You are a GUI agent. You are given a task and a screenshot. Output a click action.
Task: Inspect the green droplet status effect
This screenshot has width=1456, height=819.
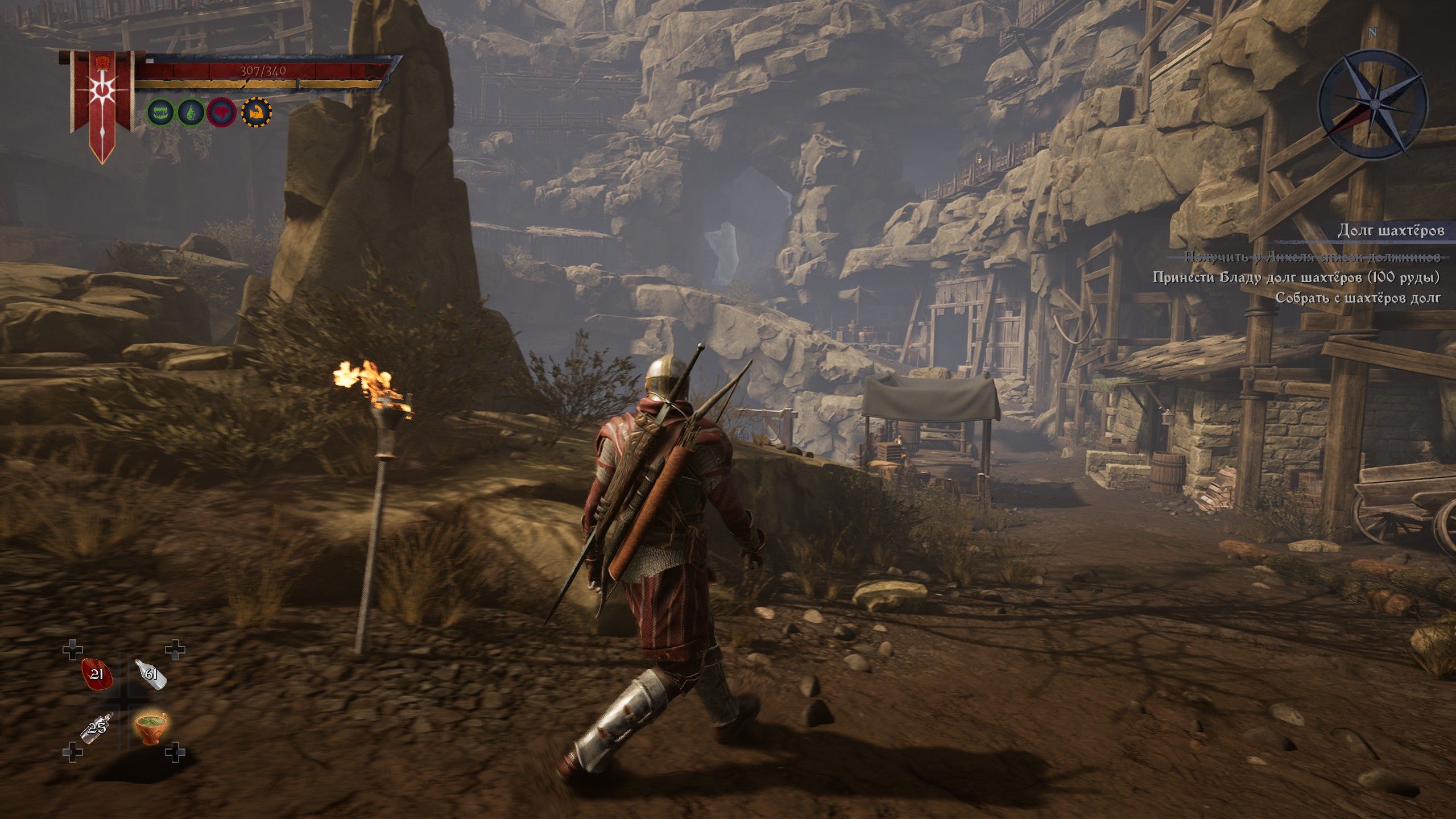[192, 113]
